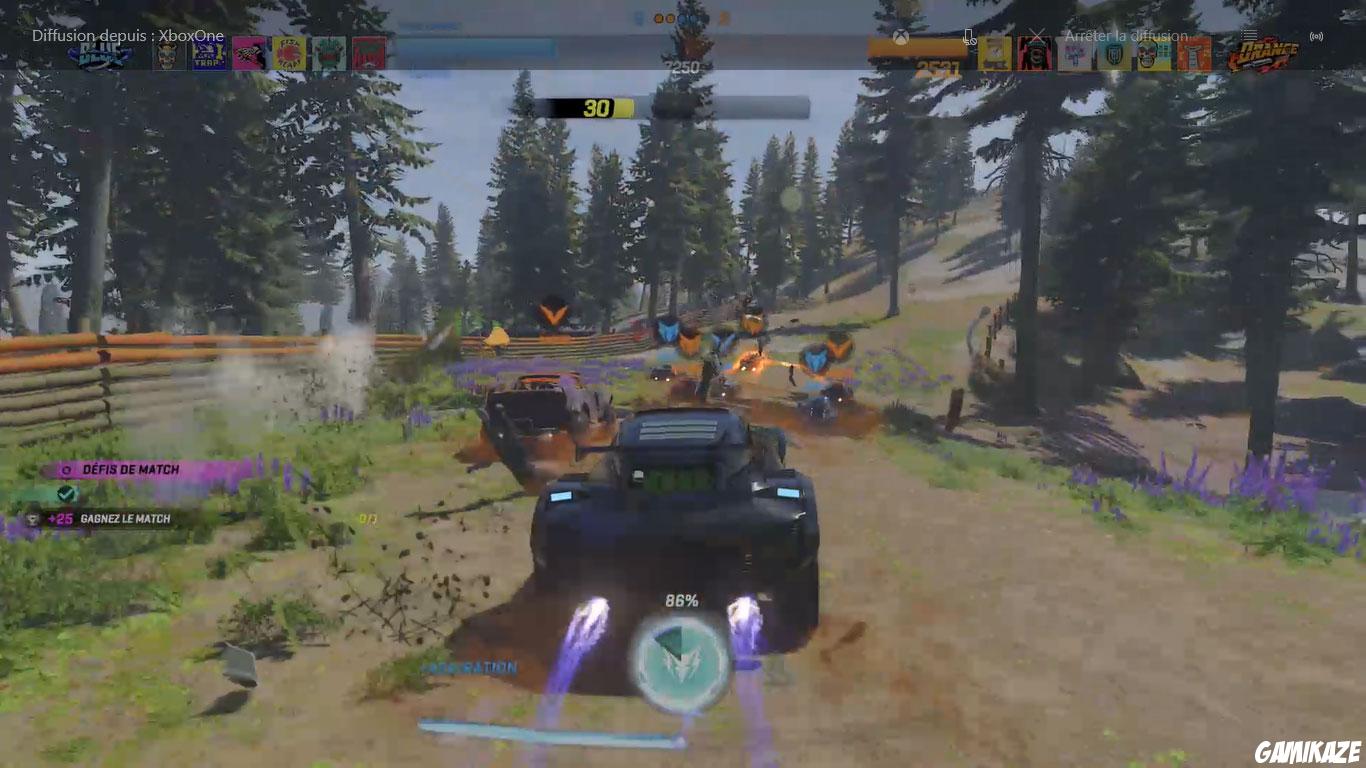Click the RESPIRATION label near the boost meter
1366x768 pixels.
(x=470, y=666)
